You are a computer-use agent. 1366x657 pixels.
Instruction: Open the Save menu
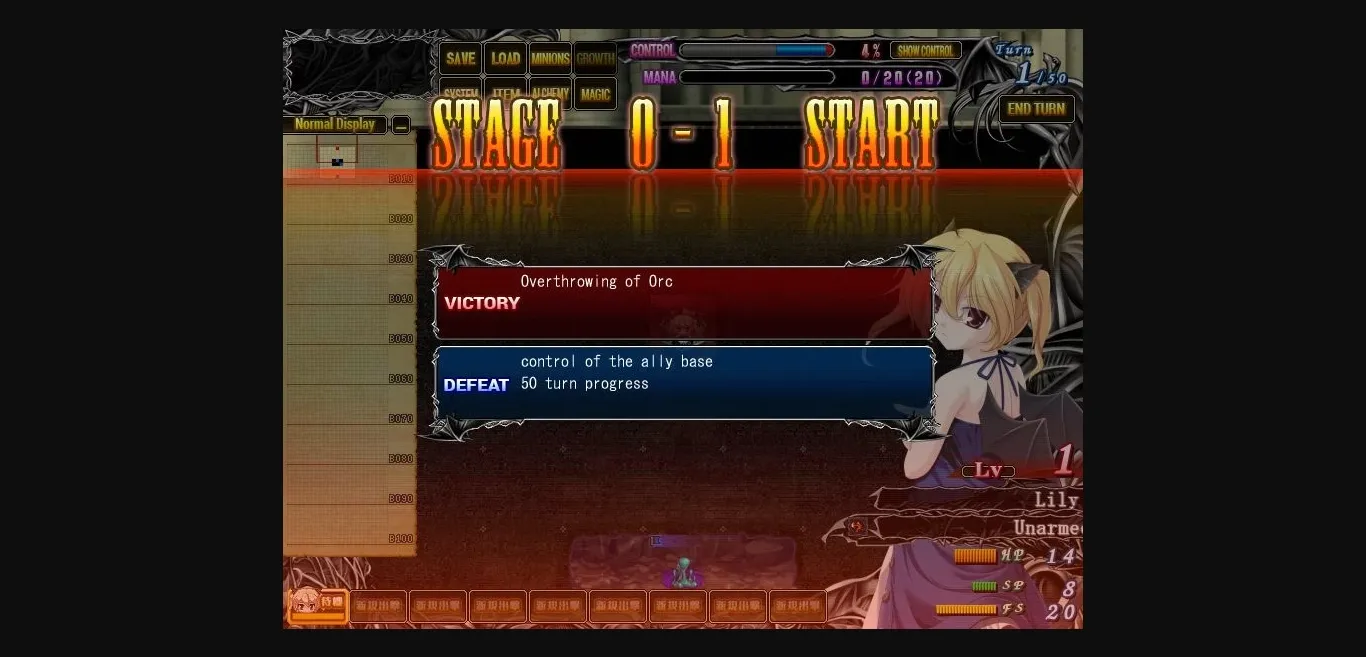tap(460, 58)
